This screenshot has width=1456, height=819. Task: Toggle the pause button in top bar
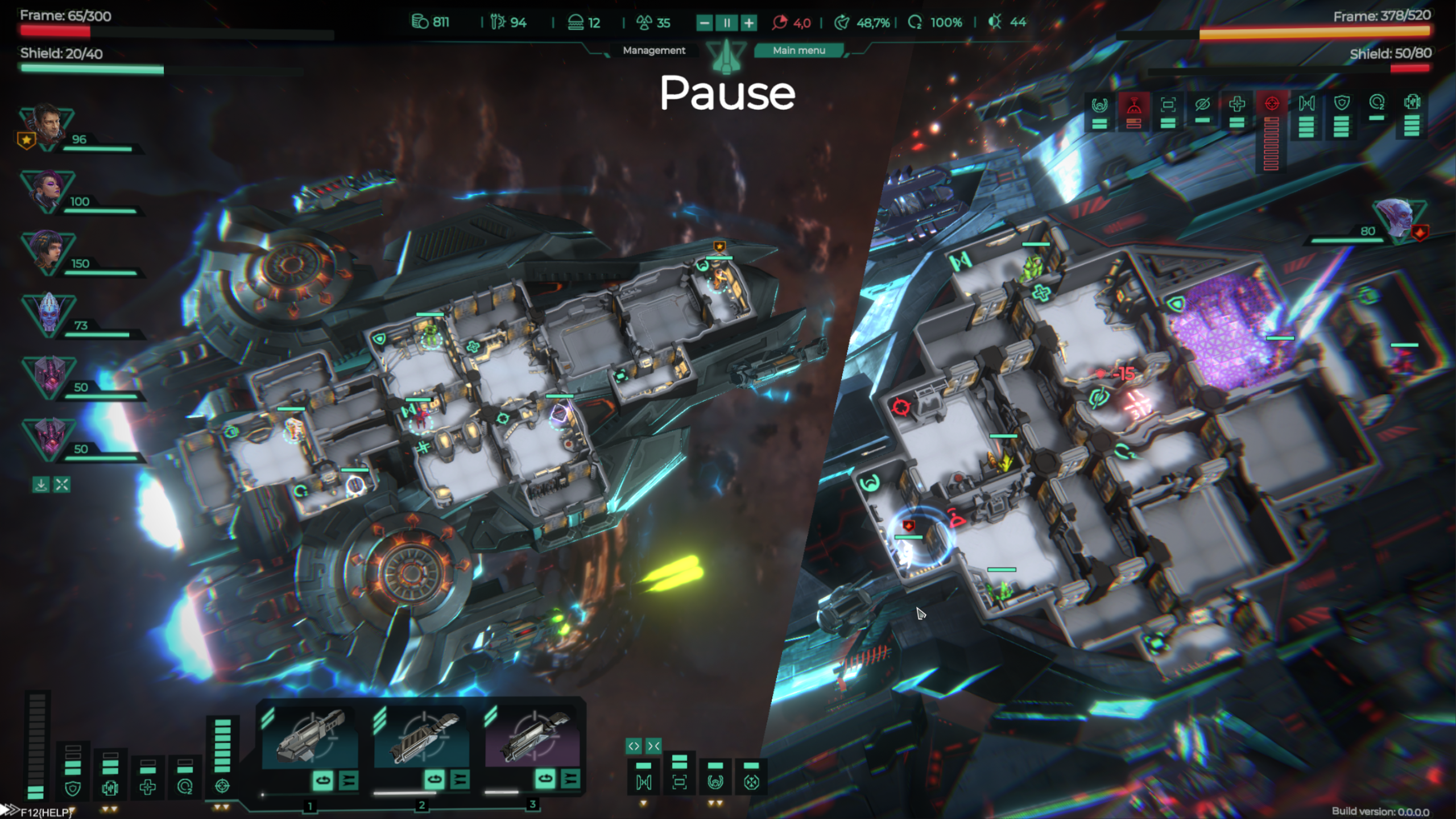pyautogui.click(x=726, y=23)
